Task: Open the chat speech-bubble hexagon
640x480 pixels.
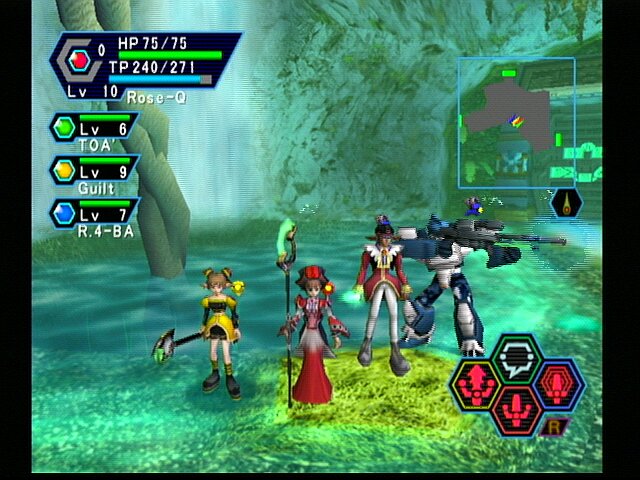Action: [x=518, y=358]
